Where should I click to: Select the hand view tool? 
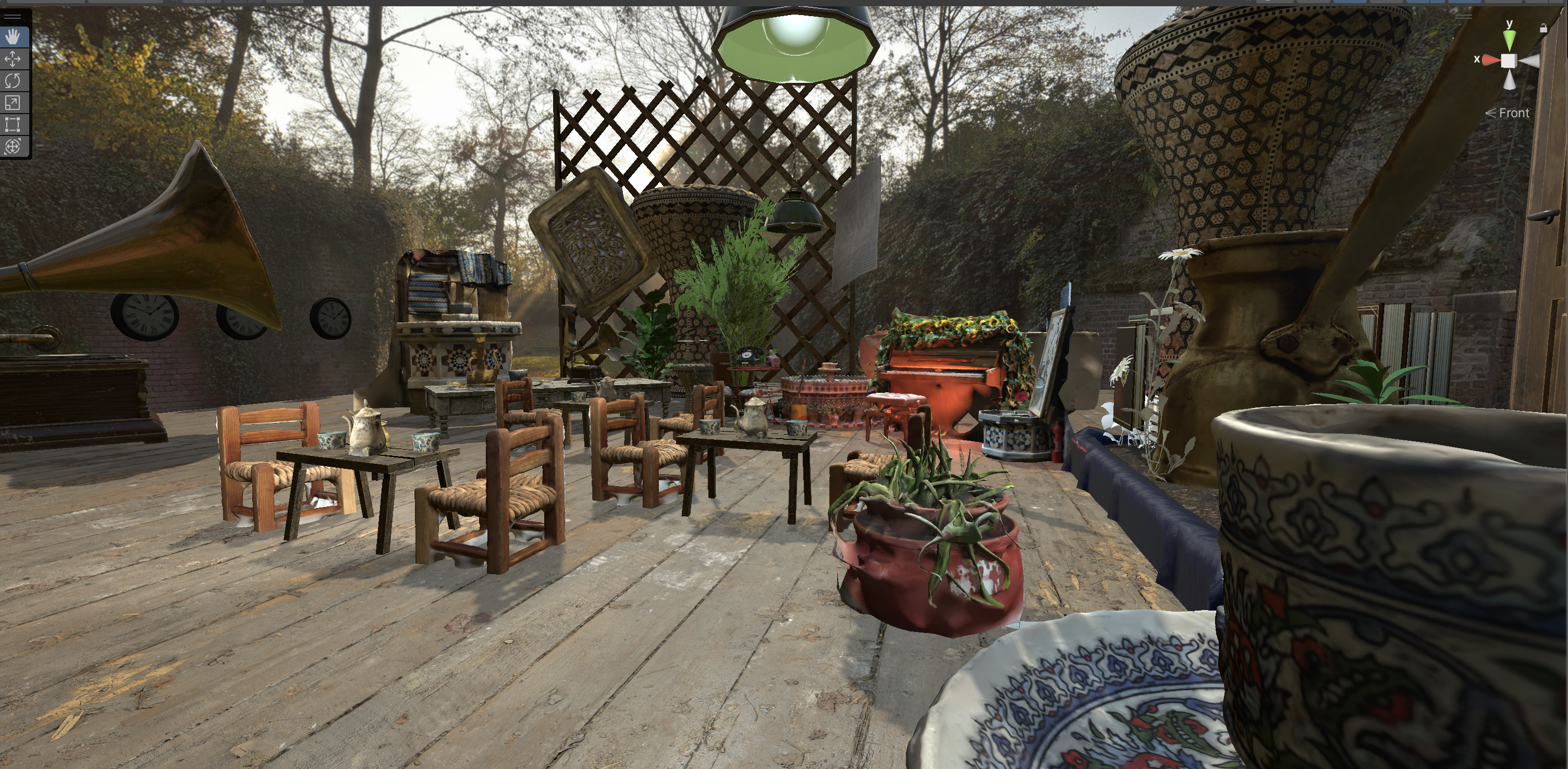click(x=13, y=37)
